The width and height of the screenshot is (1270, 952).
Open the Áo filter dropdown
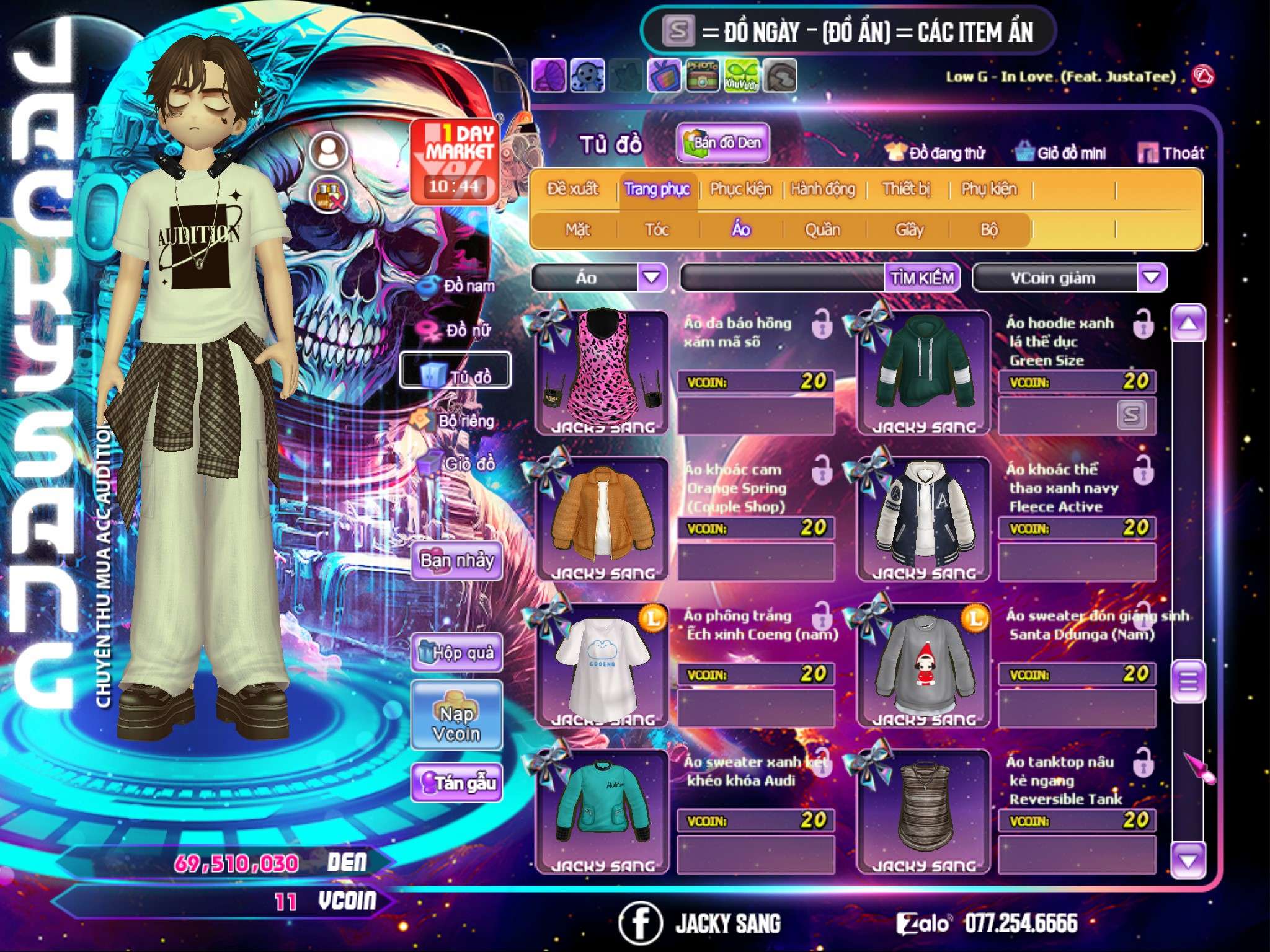(x=652, y=278)
